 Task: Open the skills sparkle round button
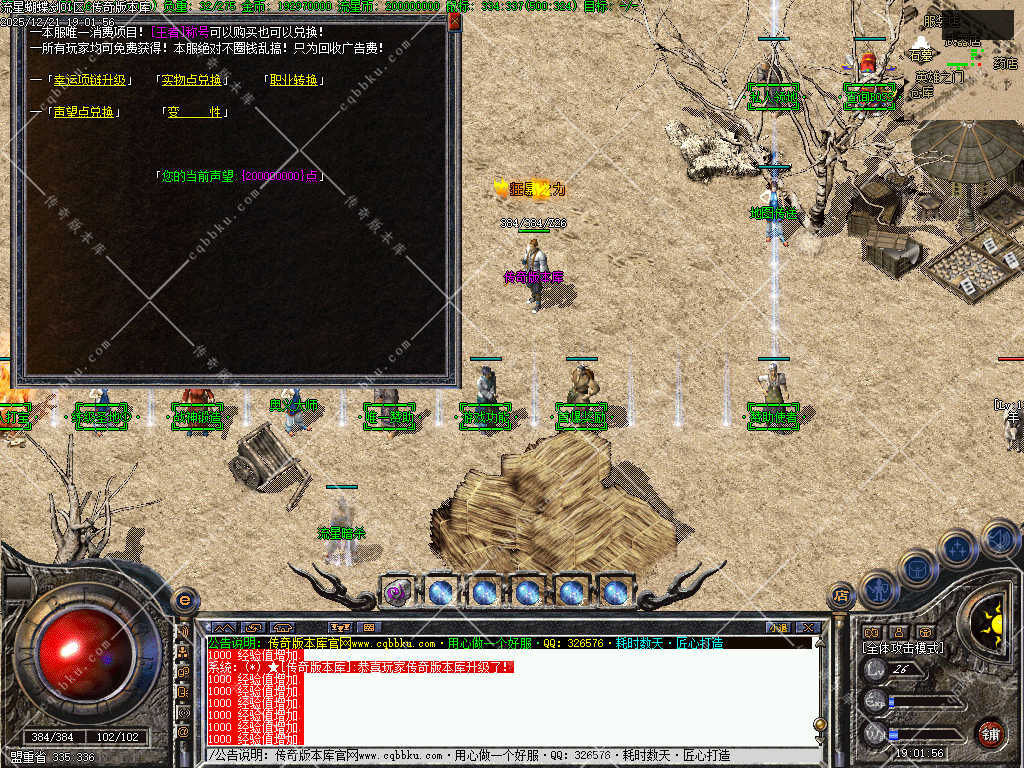click(957, 549)
